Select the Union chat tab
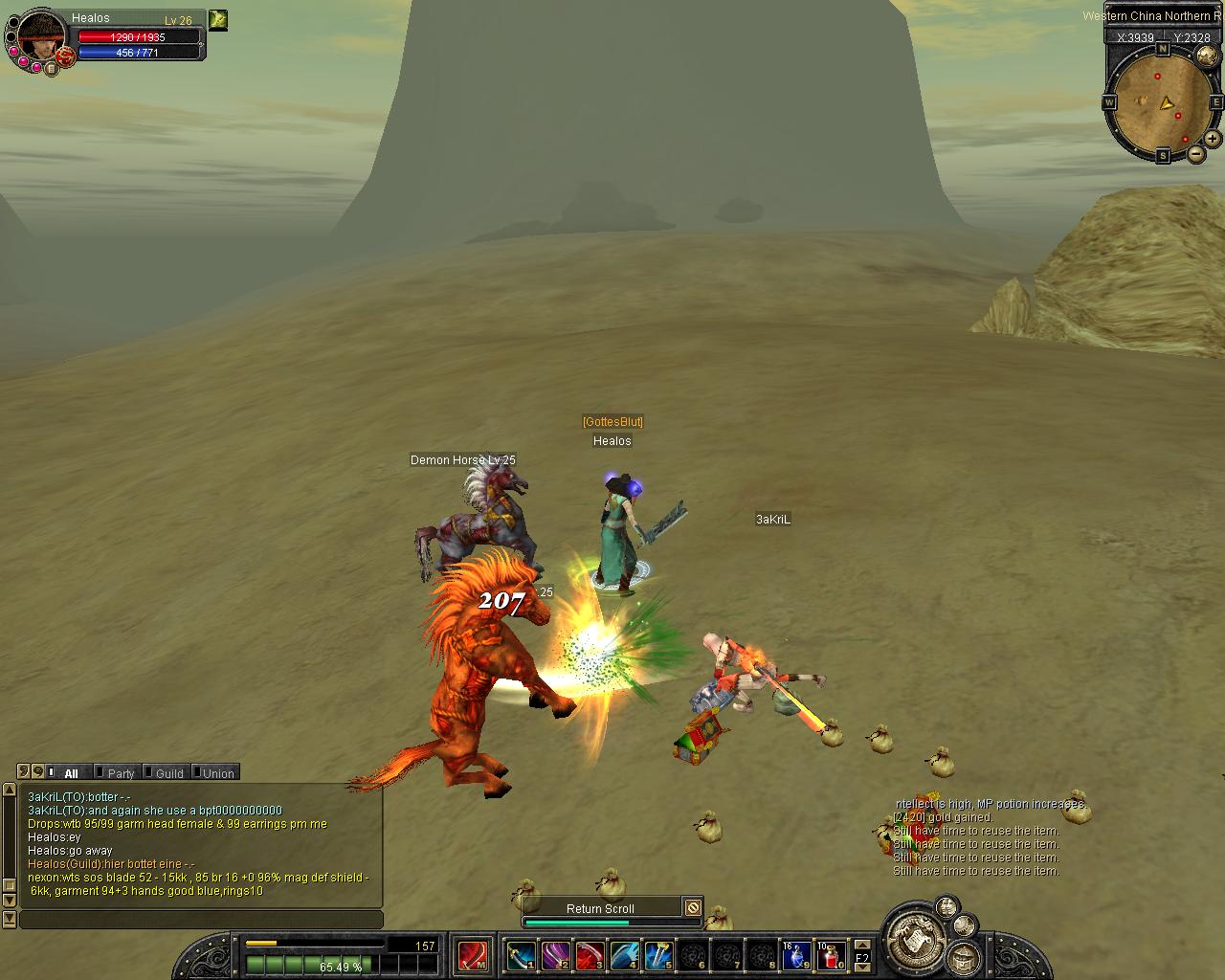This screenshot has height=980, width=1225. [217, 773]
